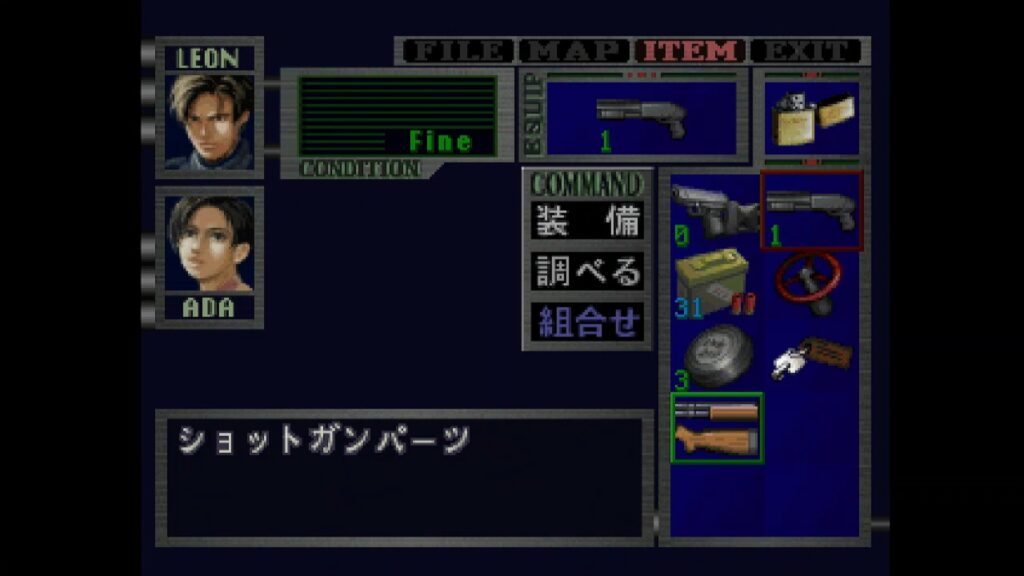This screenshot has width=1024, height=576.
Task: Select the handgun inventory slot
Action: coord(715,209)
